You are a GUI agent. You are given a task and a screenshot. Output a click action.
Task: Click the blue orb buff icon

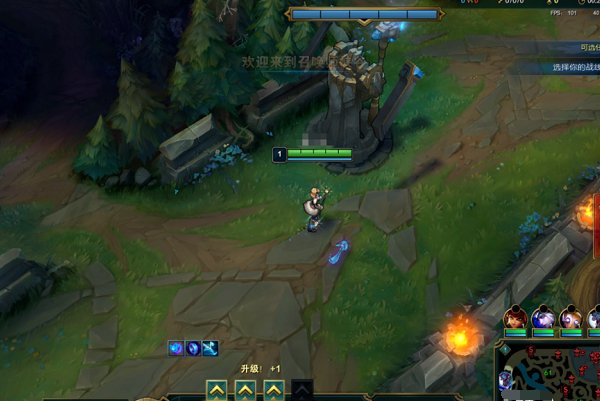point(175,347)
